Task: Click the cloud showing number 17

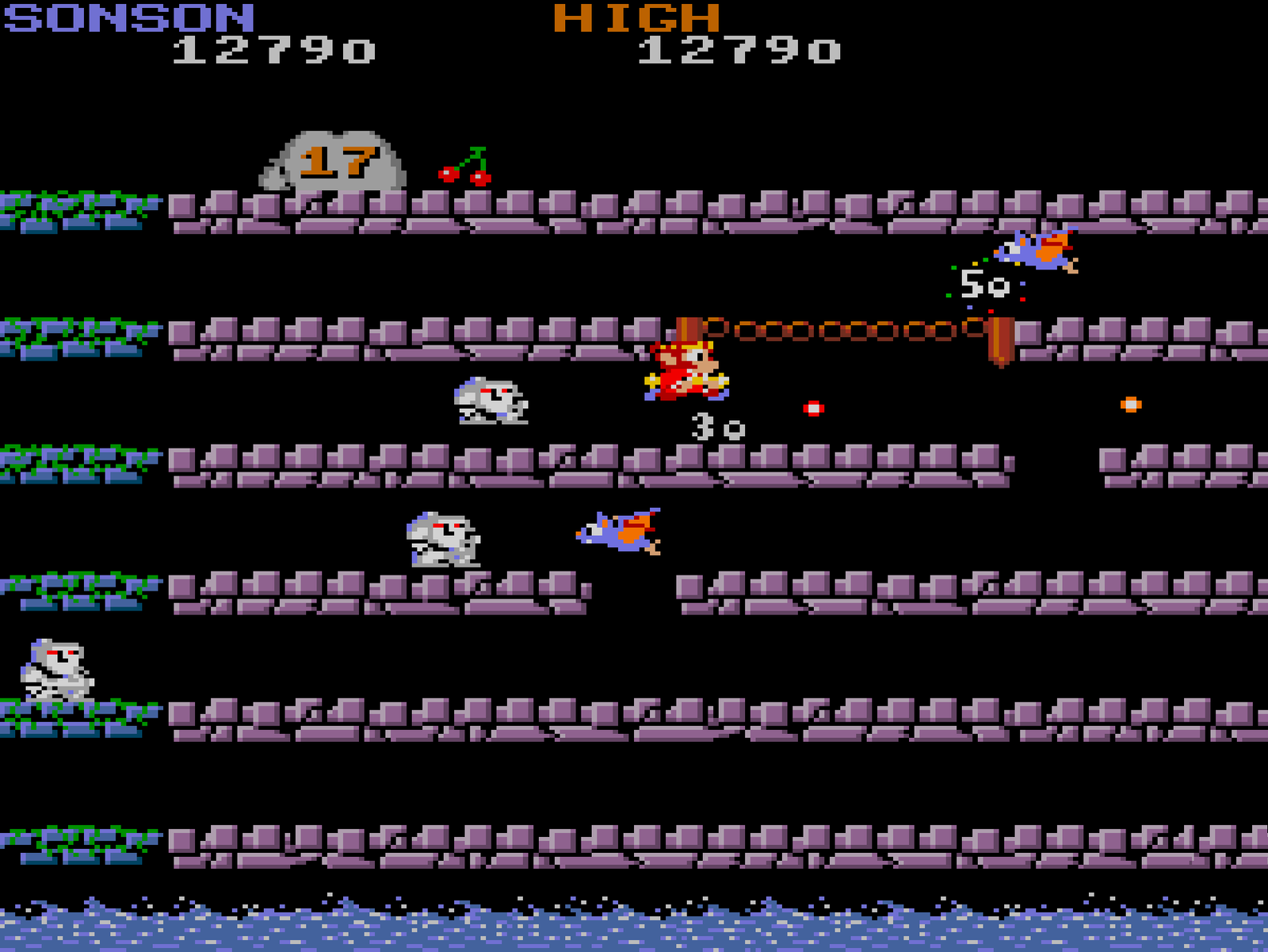Action: pos(337,159)
